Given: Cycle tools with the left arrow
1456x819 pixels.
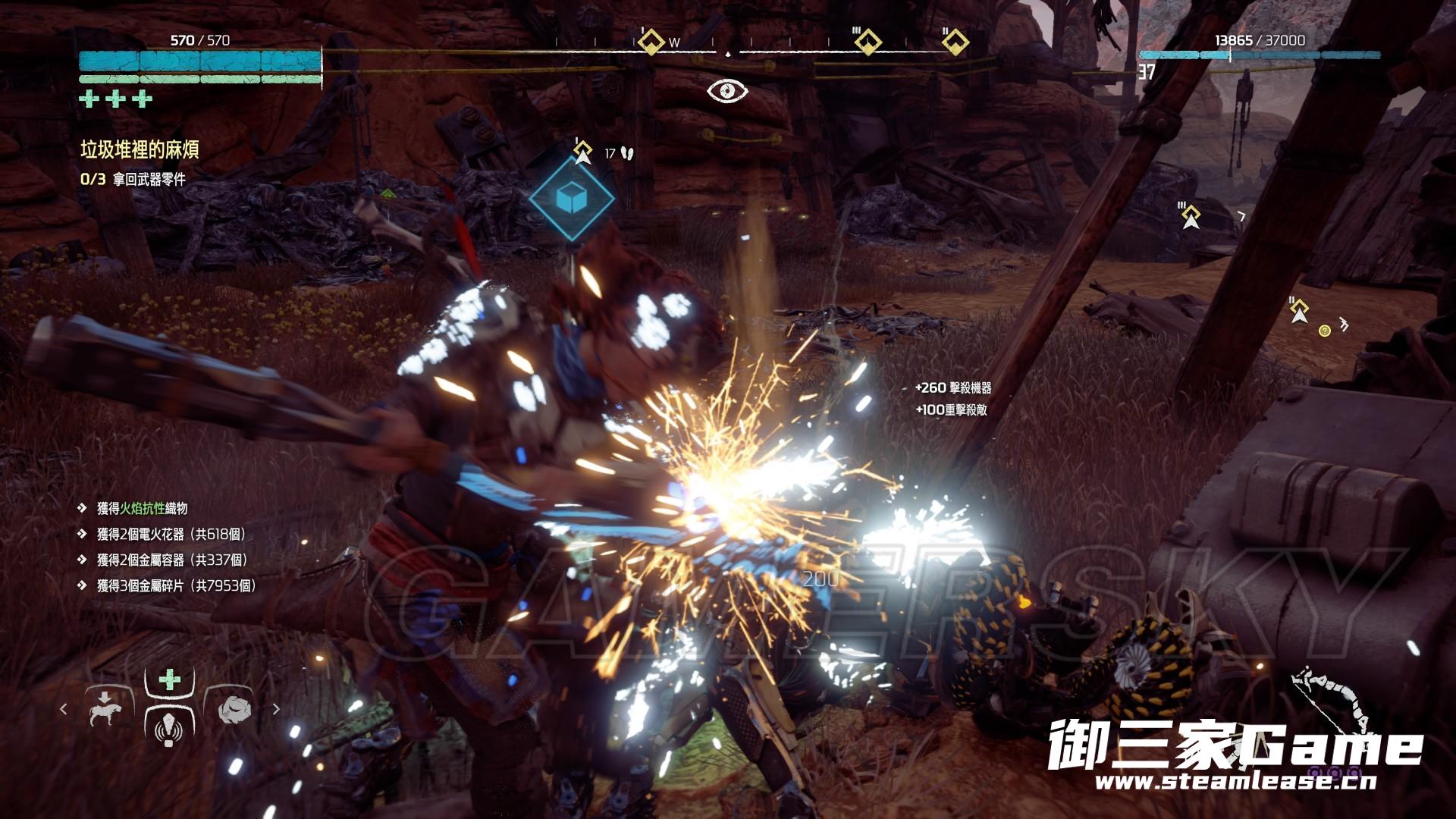Looking at the screenshot, I should coord(64,709).
